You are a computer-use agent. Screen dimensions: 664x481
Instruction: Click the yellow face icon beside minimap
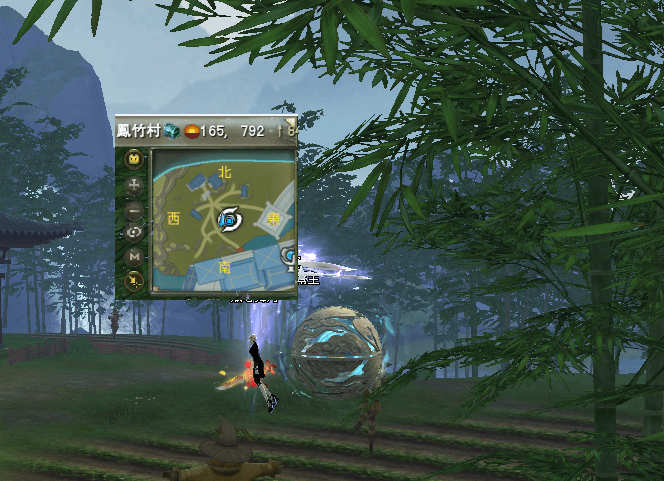[x=134, y=160]
